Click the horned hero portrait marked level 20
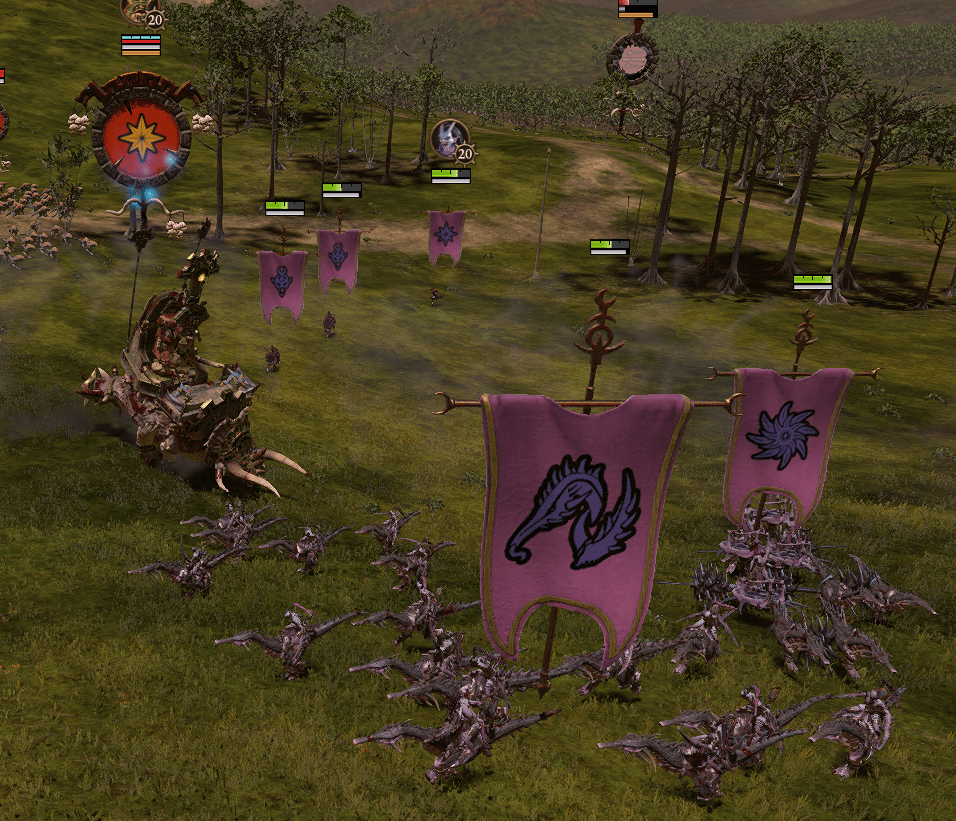The width and height of the screenshot is (956, 821). coord(447,138)
